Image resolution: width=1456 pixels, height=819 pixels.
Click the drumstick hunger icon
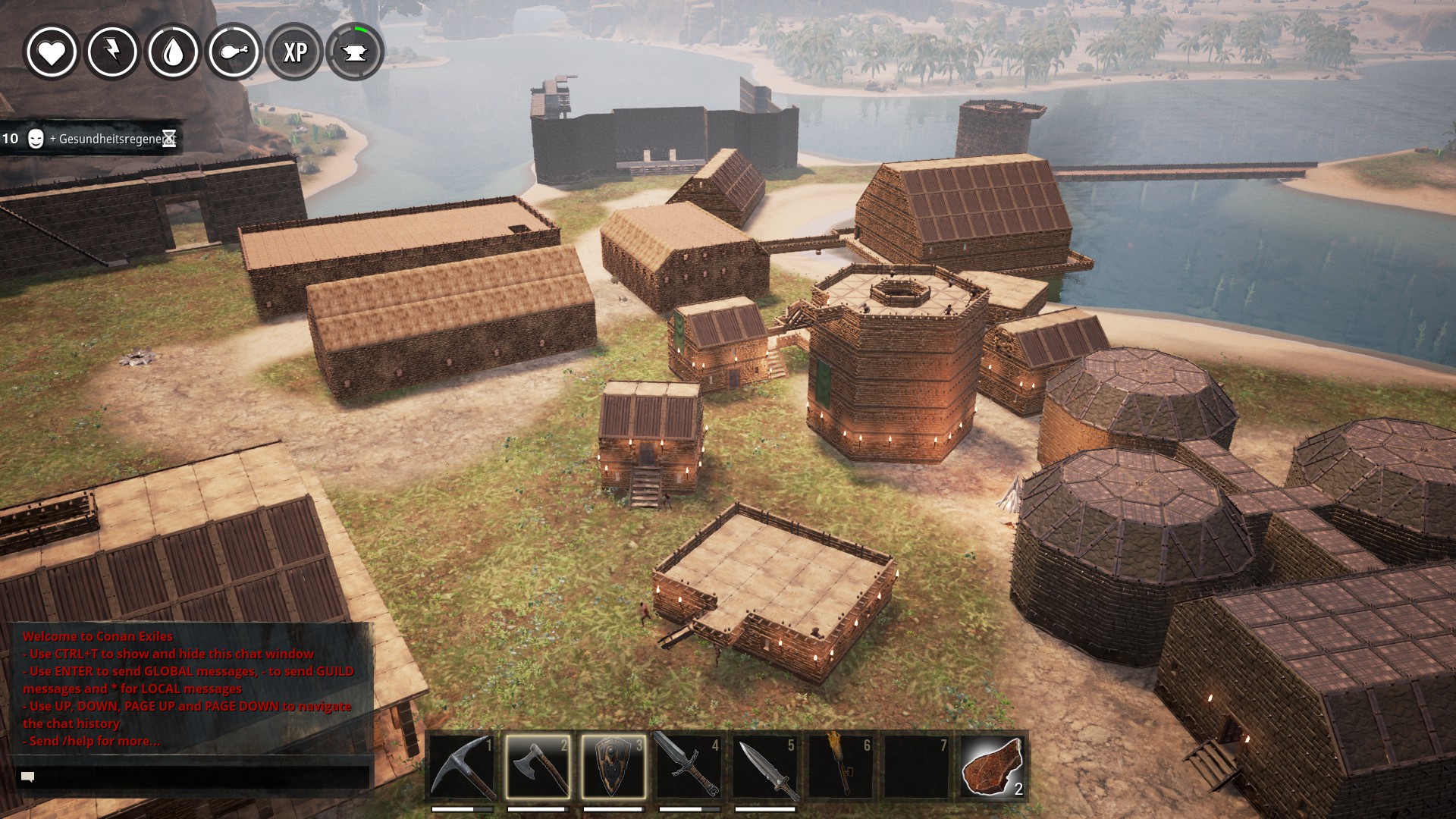coord(234,52)
